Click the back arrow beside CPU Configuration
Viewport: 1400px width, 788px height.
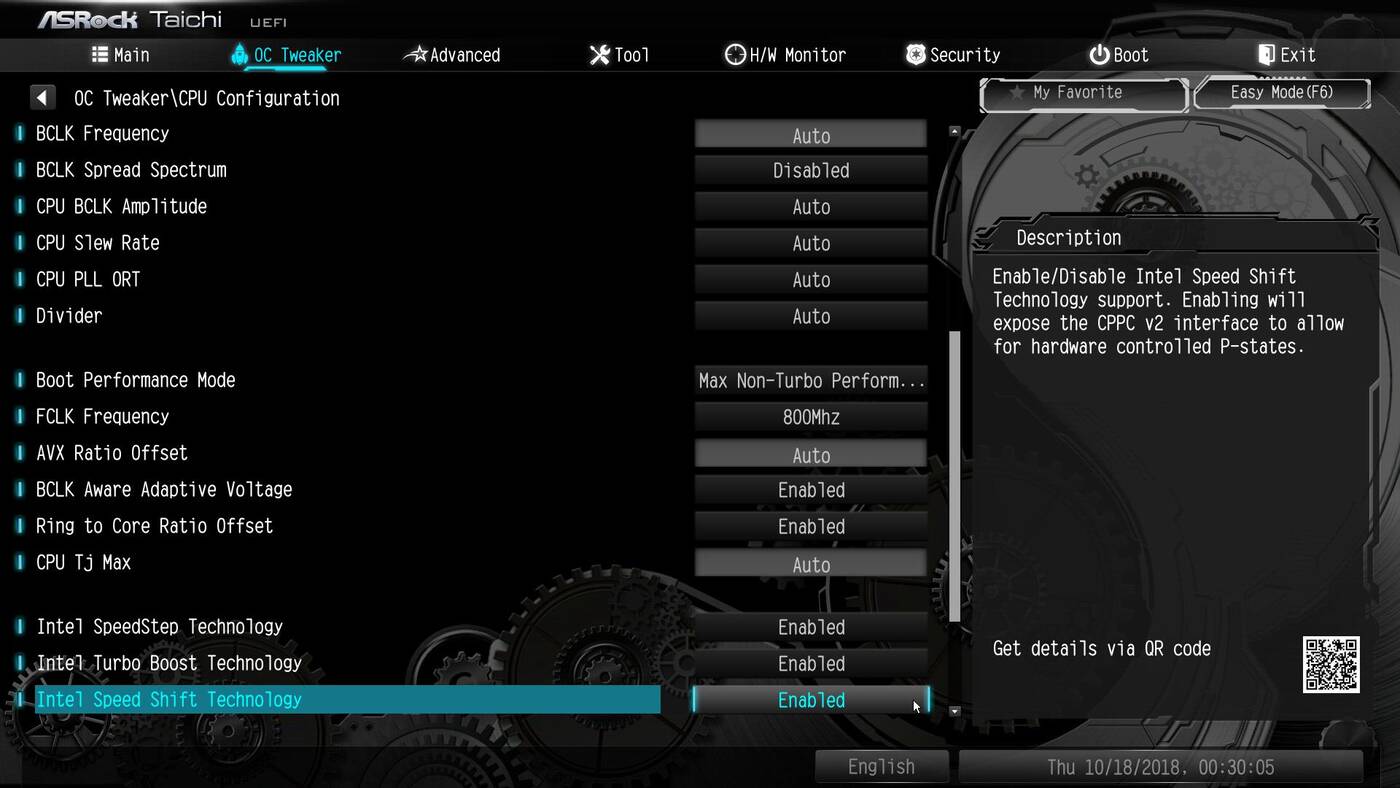(42, 98)
